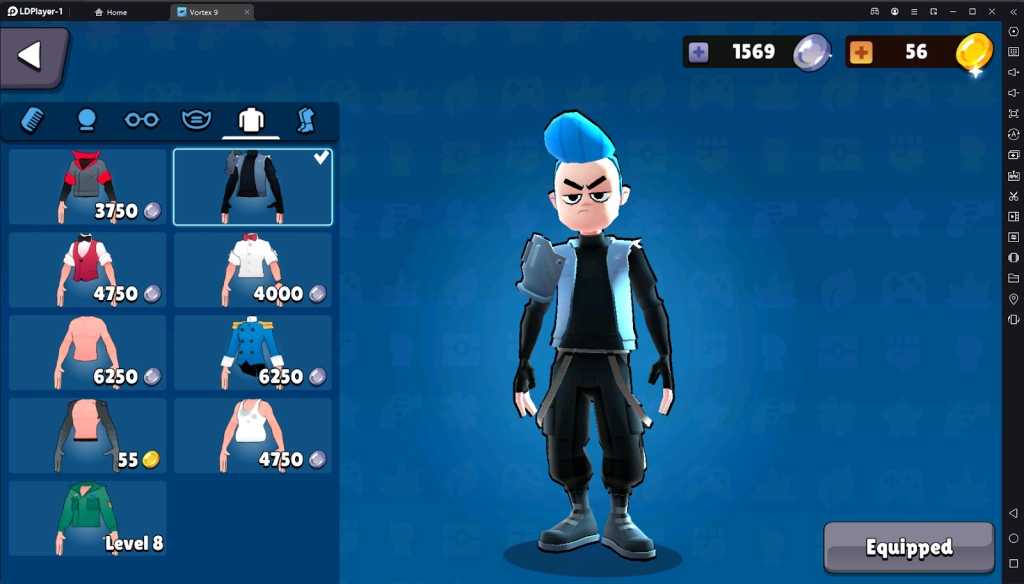
Task: Switch to the glasses tab
Action: tap(141, 120)
